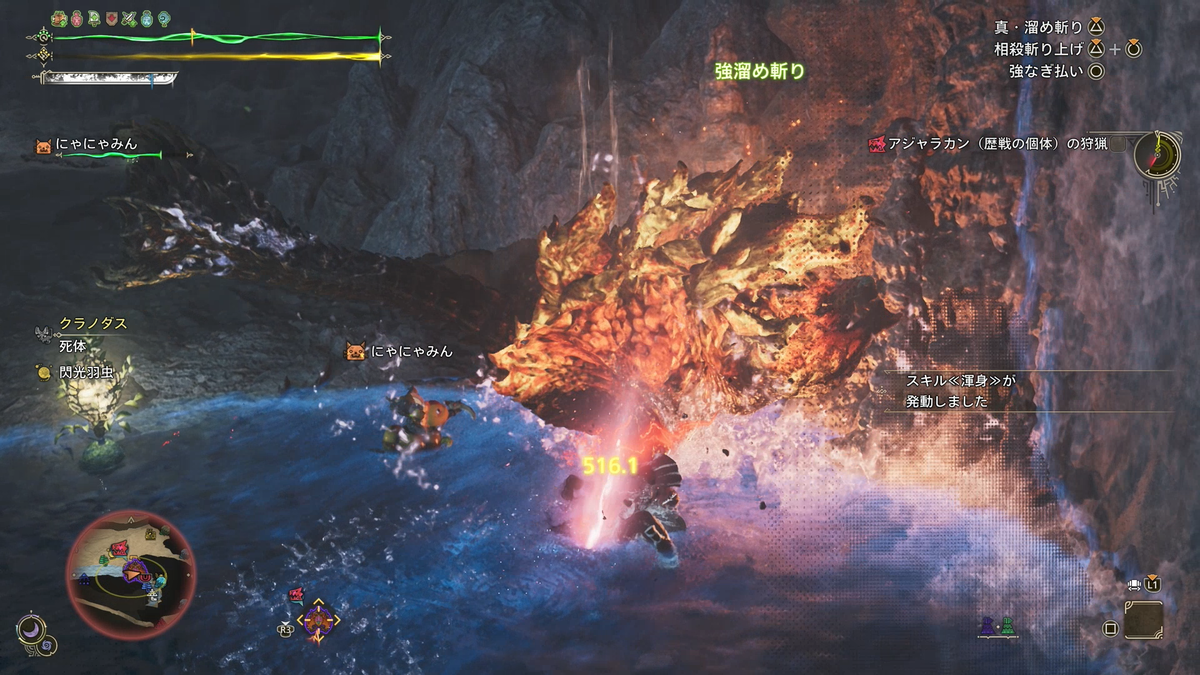Select the クラノダス 死体 entry
This screenshot has height=675, width=1200.
coord(82,334)
